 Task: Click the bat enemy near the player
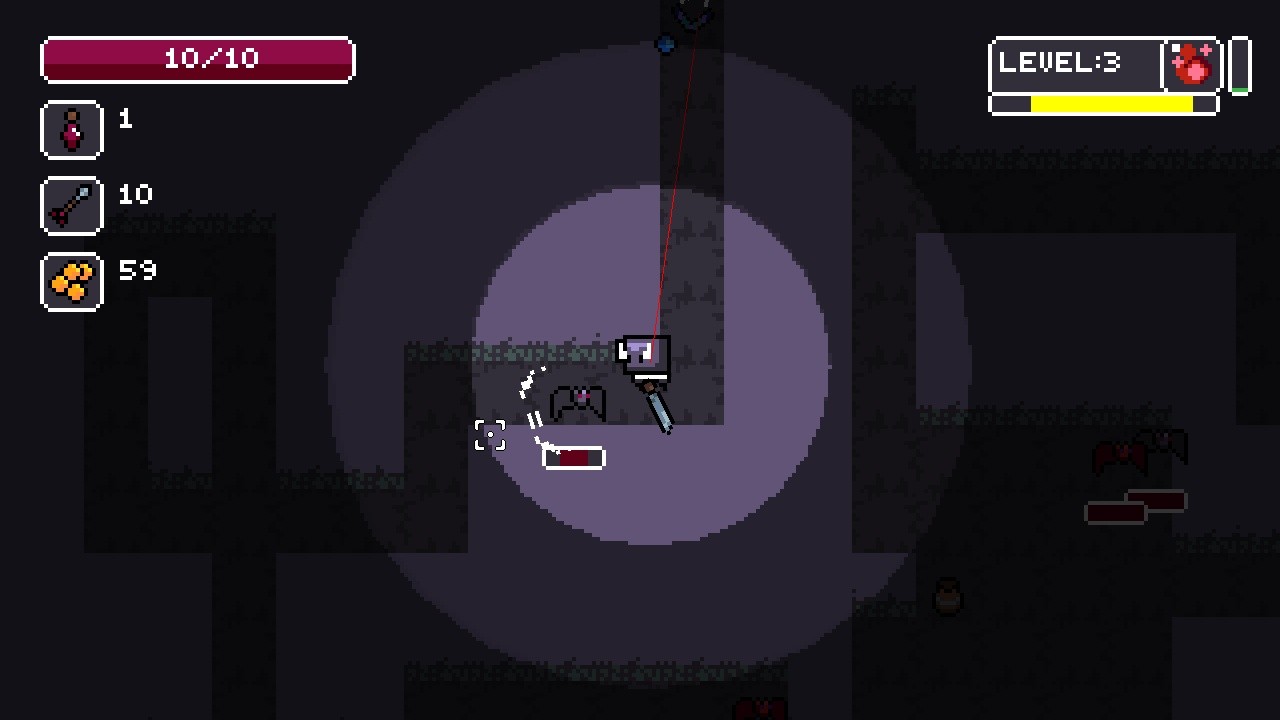[x=578, y=400]
